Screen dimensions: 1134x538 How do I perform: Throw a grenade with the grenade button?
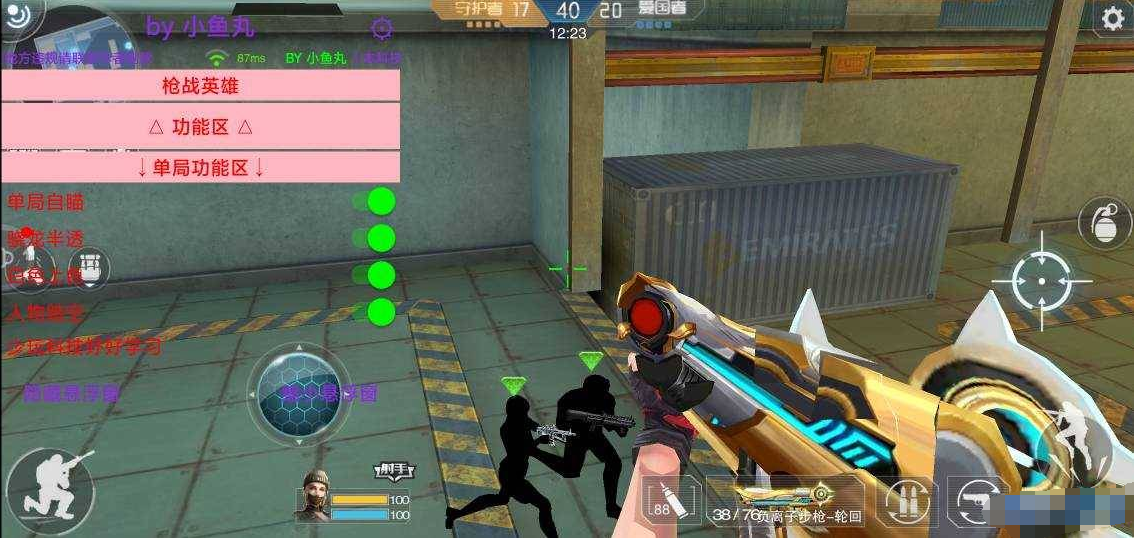click(1106, 223)
